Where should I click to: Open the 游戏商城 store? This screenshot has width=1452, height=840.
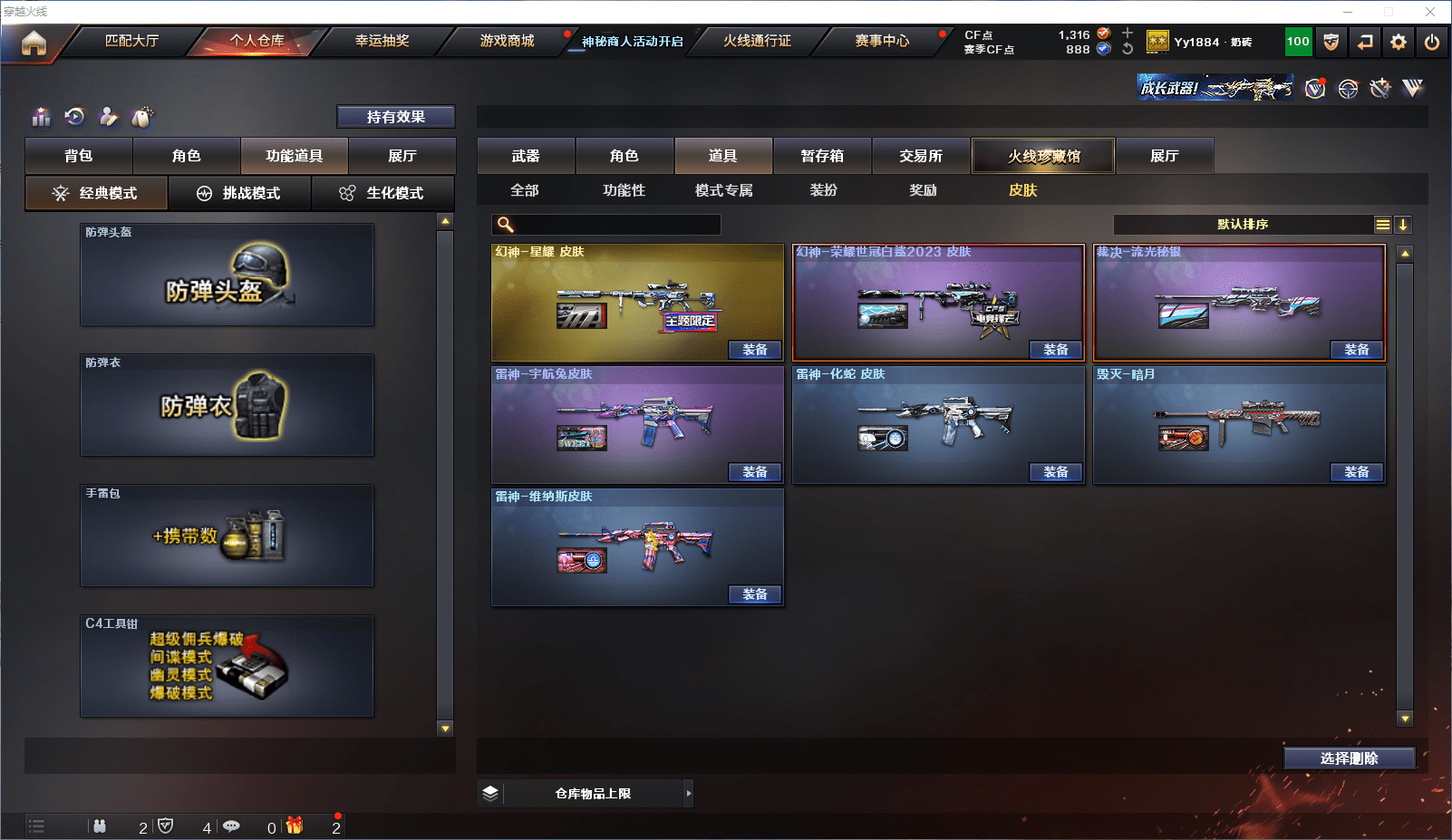(507, 41)
